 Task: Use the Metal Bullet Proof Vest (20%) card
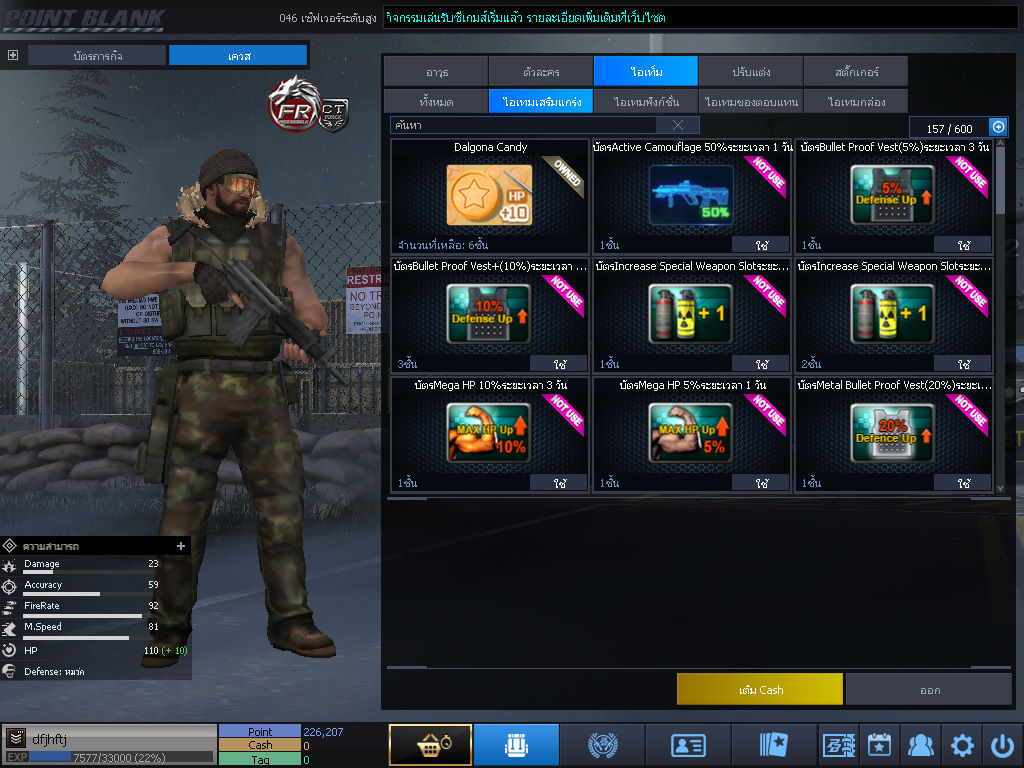click(x=964, y=483)
